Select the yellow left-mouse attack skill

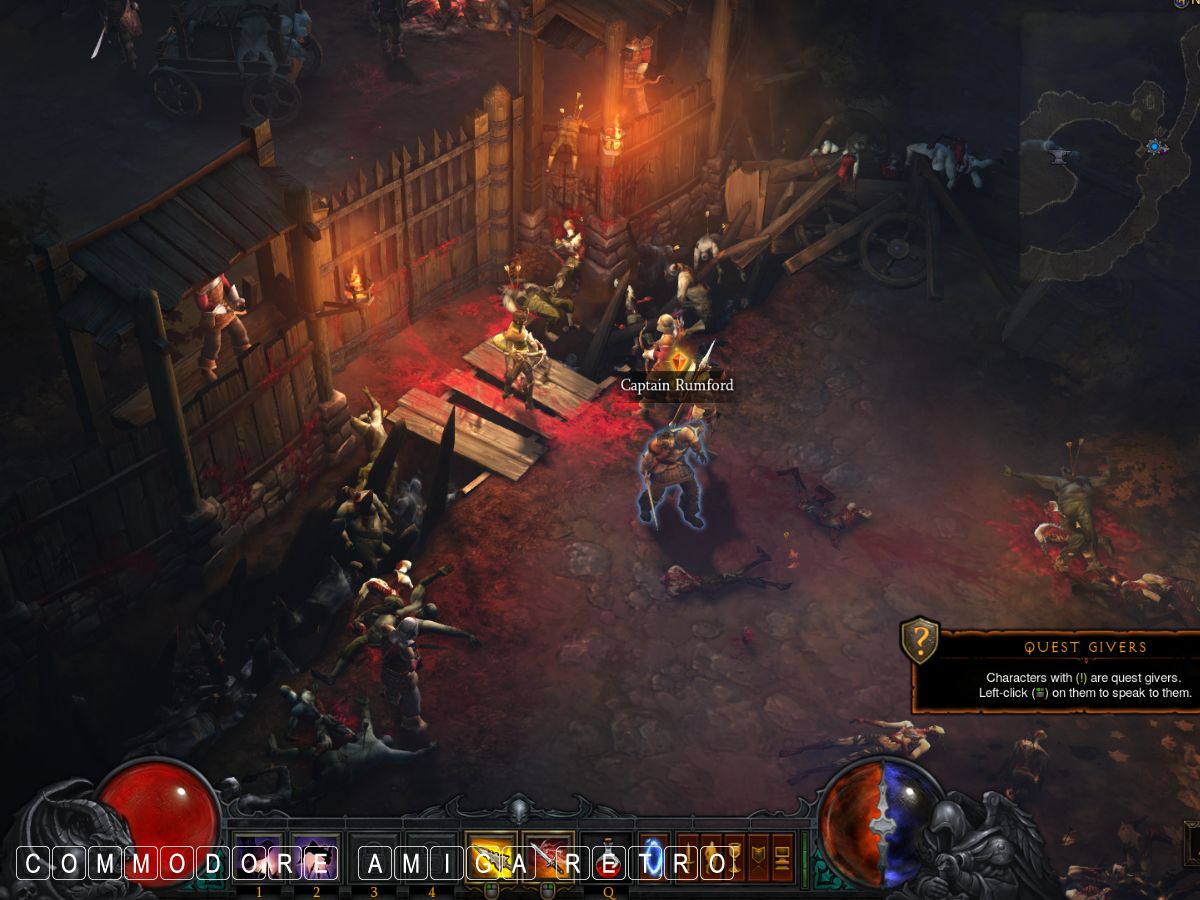[x=491, y=857]
